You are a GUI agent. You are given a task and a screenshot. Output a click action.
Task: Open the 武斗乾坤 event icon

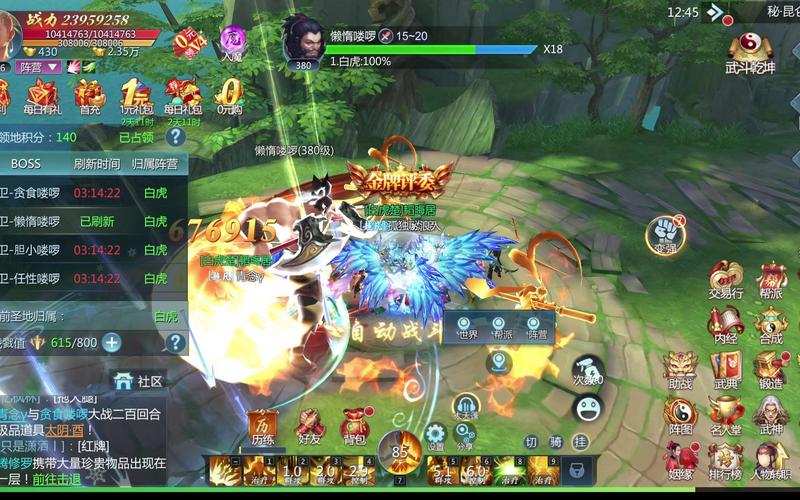[x=750, y=52]
